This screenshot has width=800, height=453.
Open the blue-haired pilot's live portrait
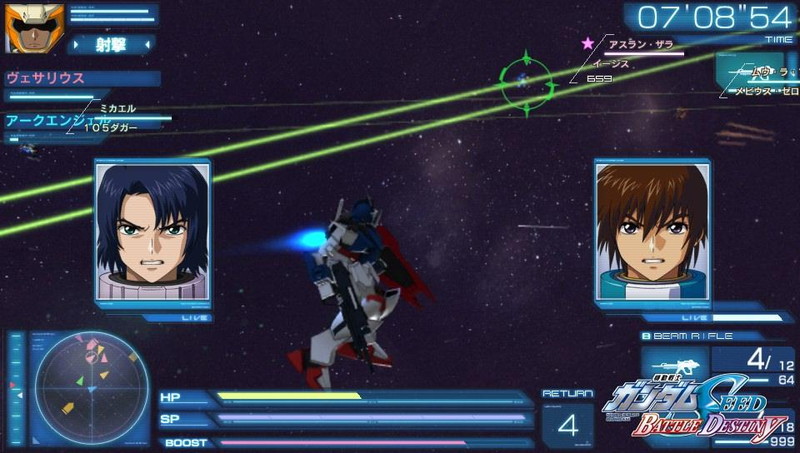153,236
